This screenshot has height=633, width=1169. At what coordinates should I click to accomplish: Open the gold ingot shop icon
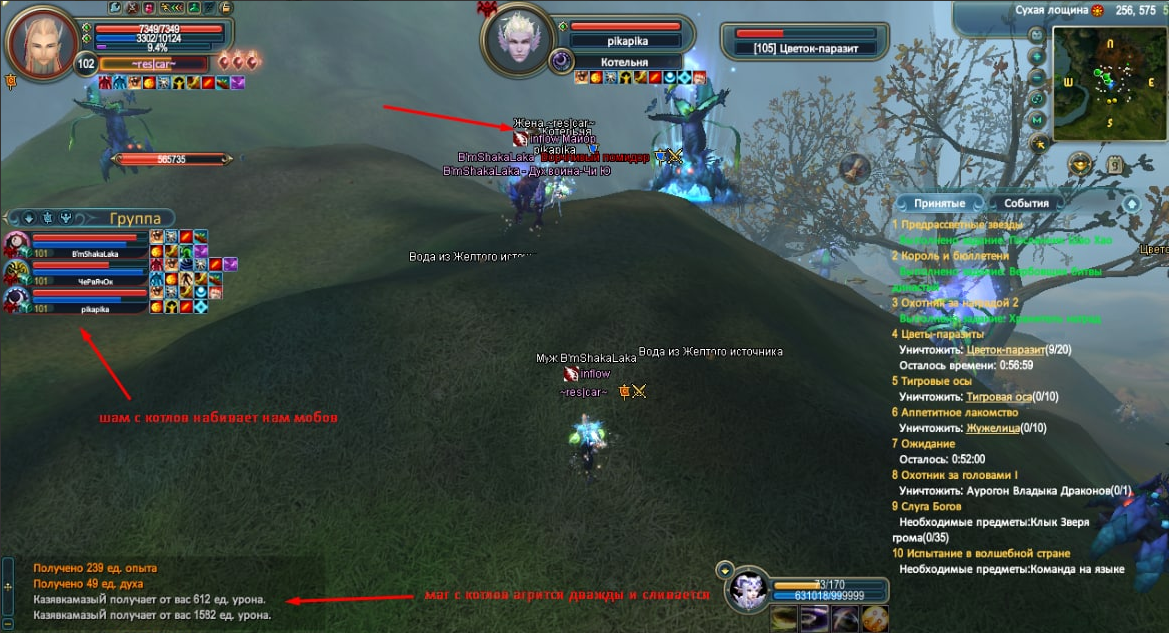coord(1079,164)
